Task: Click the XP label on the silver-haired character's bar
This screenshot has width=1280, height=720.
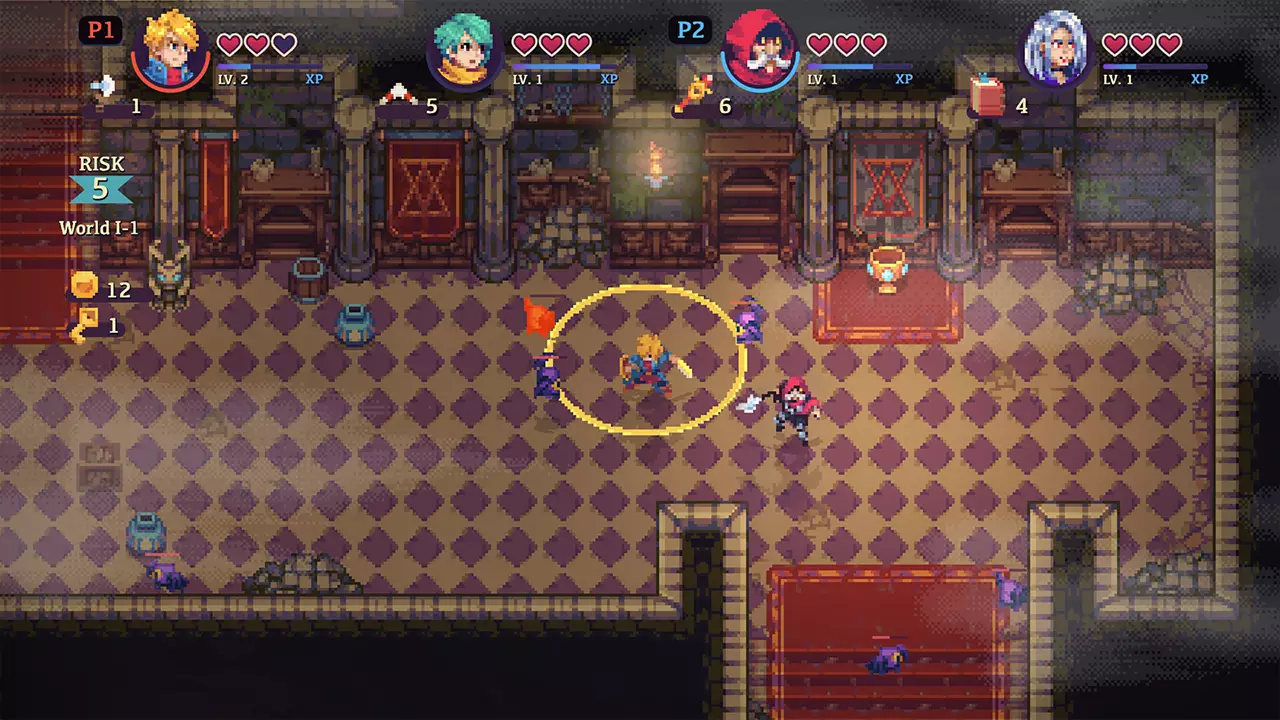Action: coord(1198,78)
